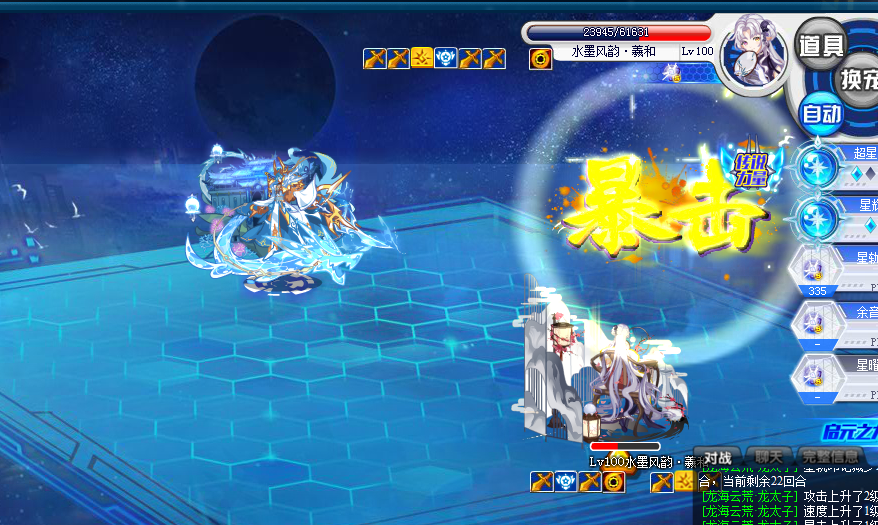Use the skill with 335 power

818,270
